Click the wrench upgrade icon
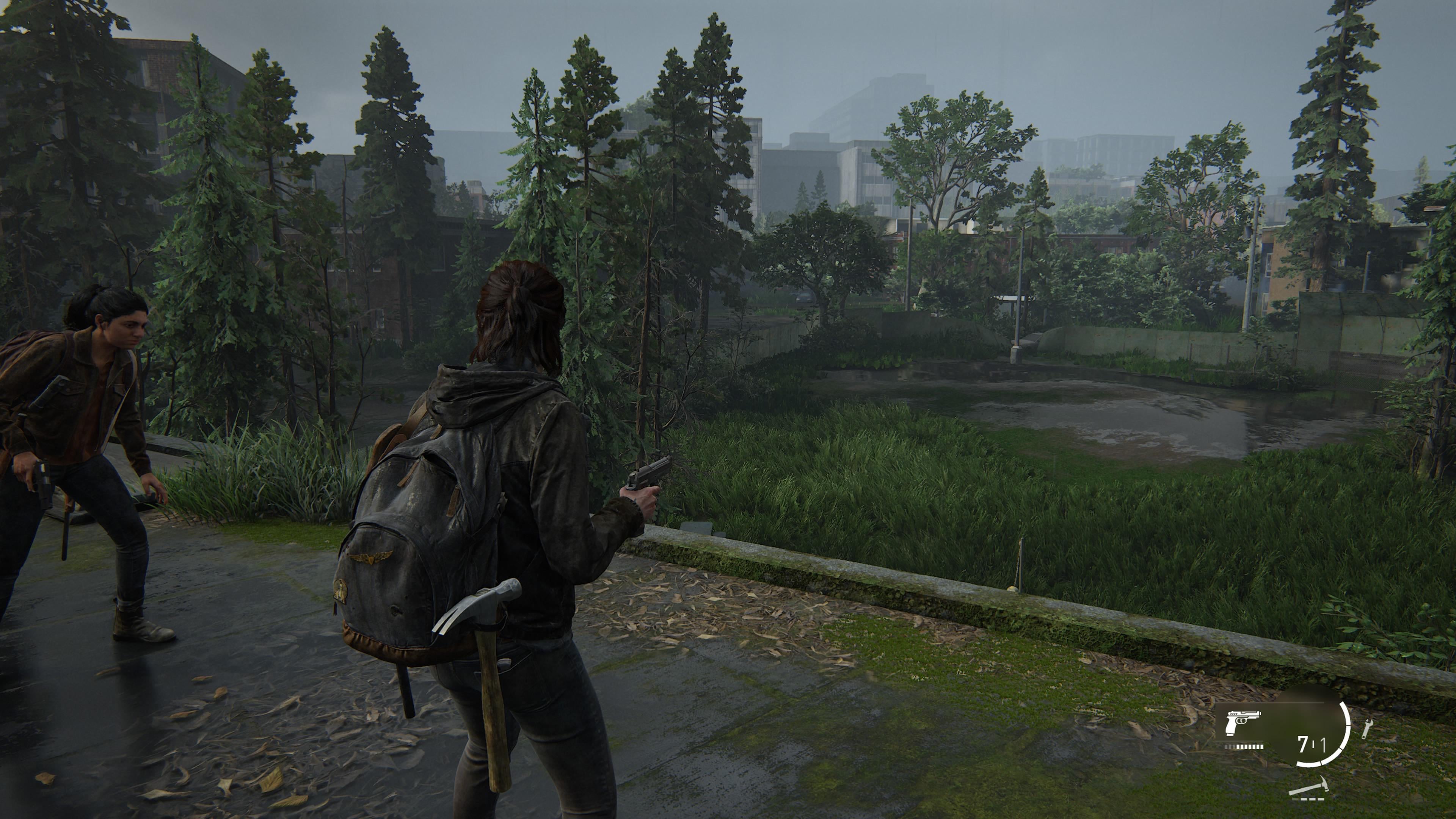This screenshot has width=1456, height=819. tap(1367, 729)
